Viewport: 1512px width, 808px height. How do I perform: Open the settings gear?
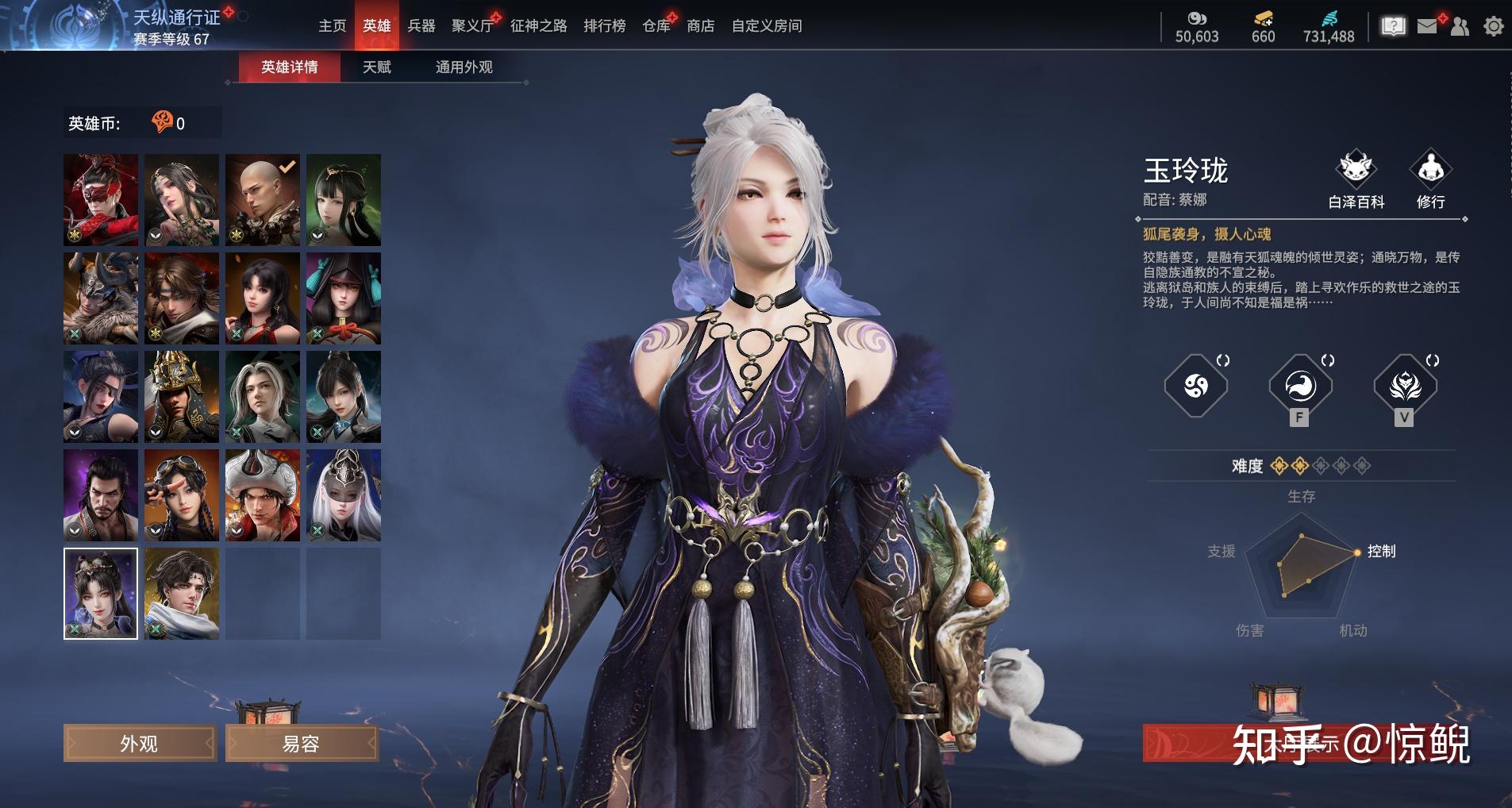1493,27
